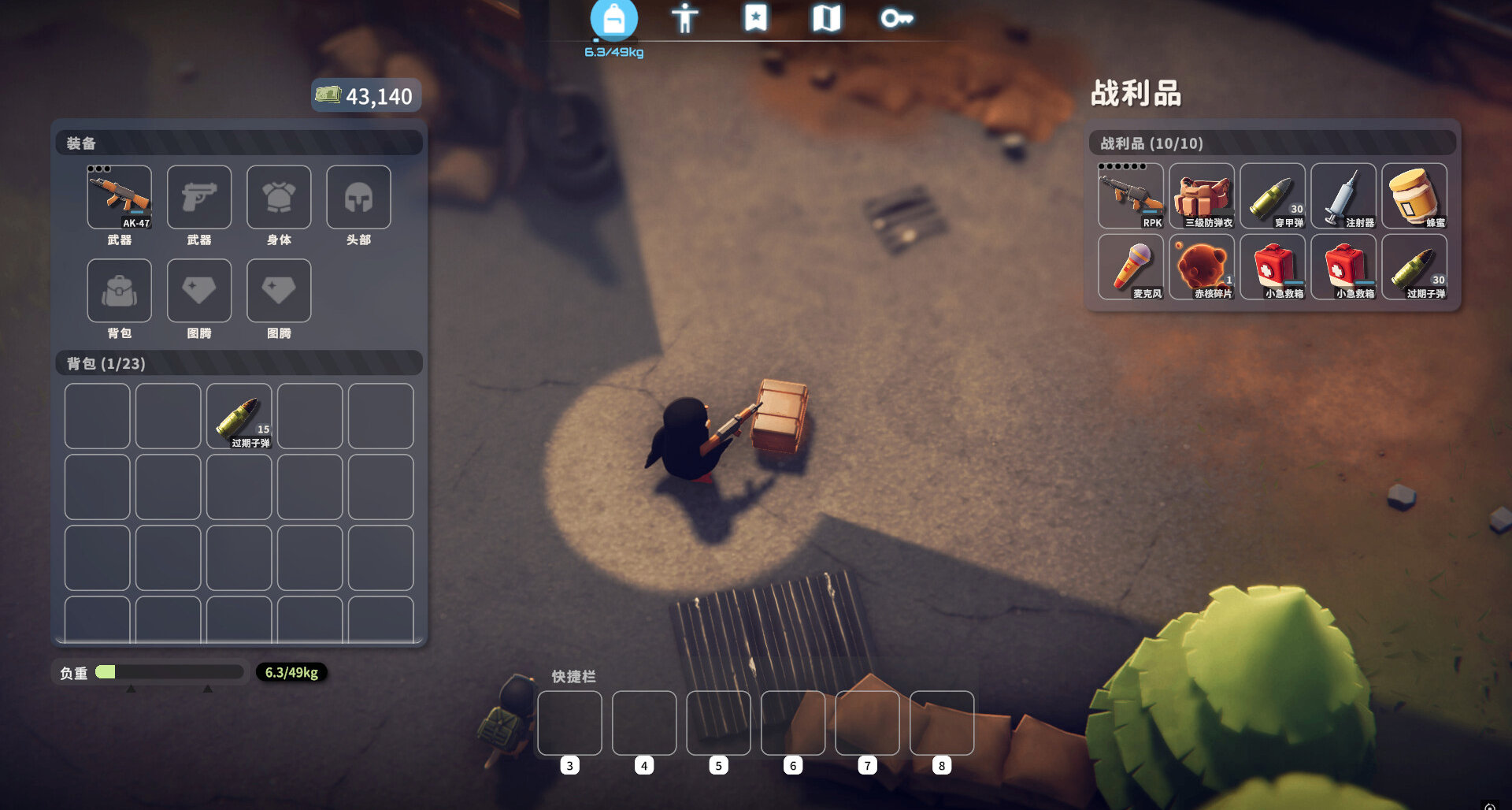Open the bookmark star tab
1512x810 pixels.
coord(755,18)
